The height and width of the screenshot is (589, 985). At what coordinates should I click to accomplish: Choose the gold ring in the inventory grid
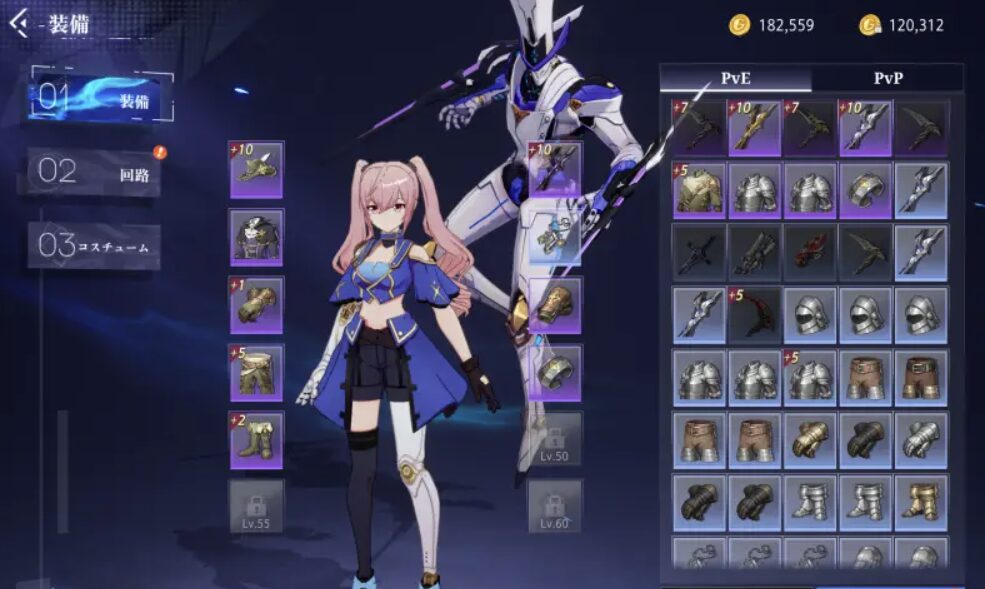pyautogui.click(x=867, y=190)
